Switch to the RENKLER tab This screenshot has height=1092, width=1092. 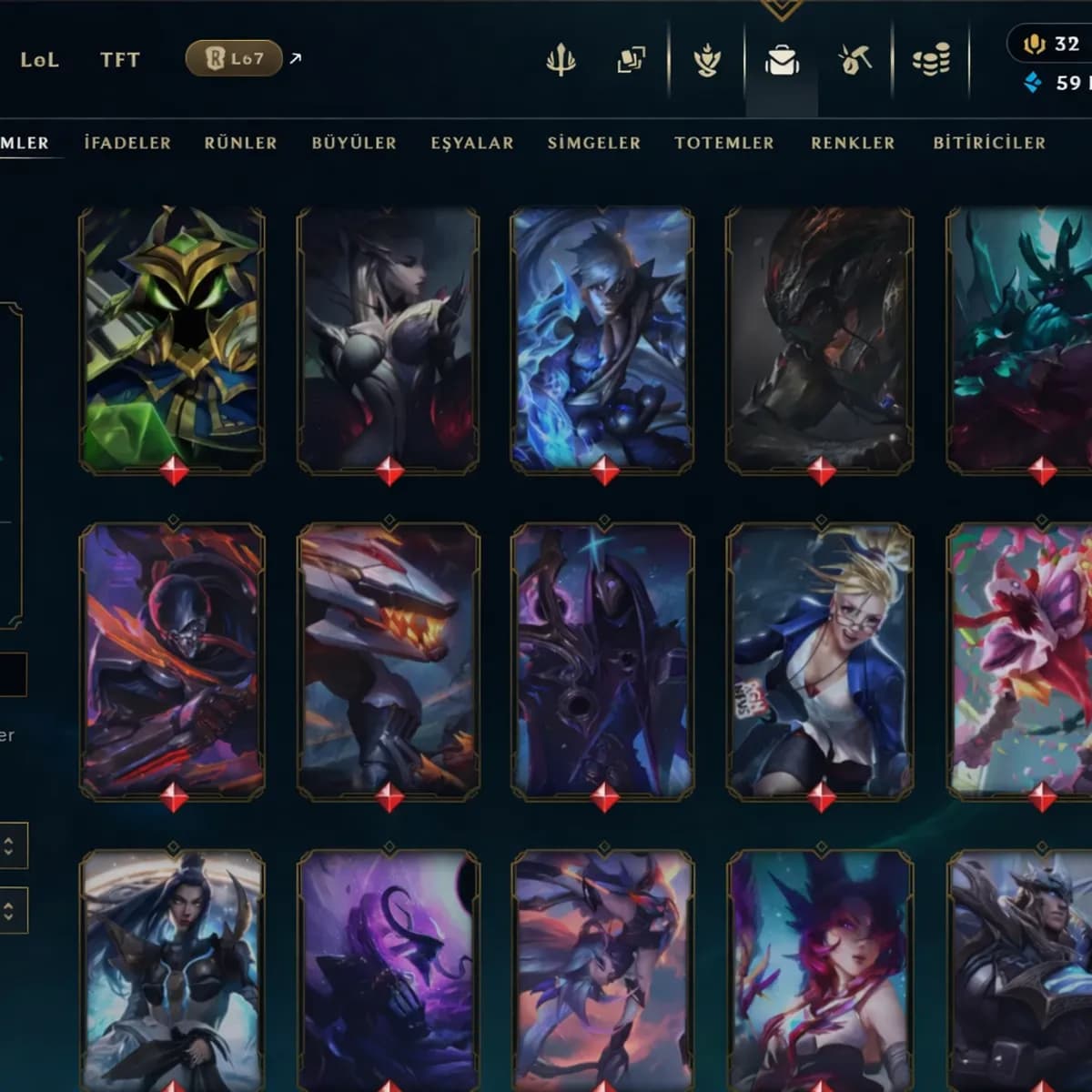click(853, 143)
